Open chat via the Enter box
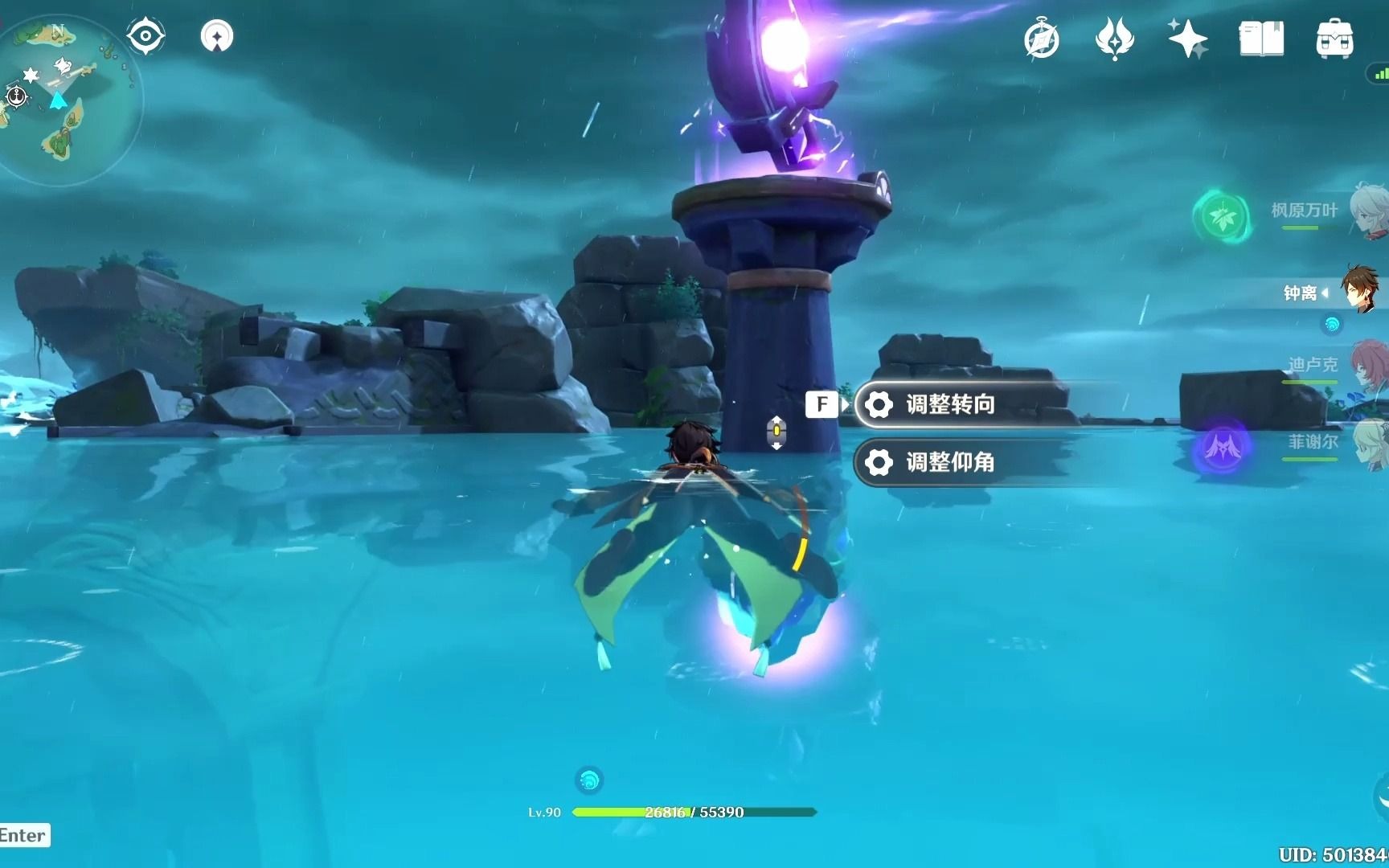Image resolution: width=1389 pixels, height=868 pixels. tap(23, 836)
